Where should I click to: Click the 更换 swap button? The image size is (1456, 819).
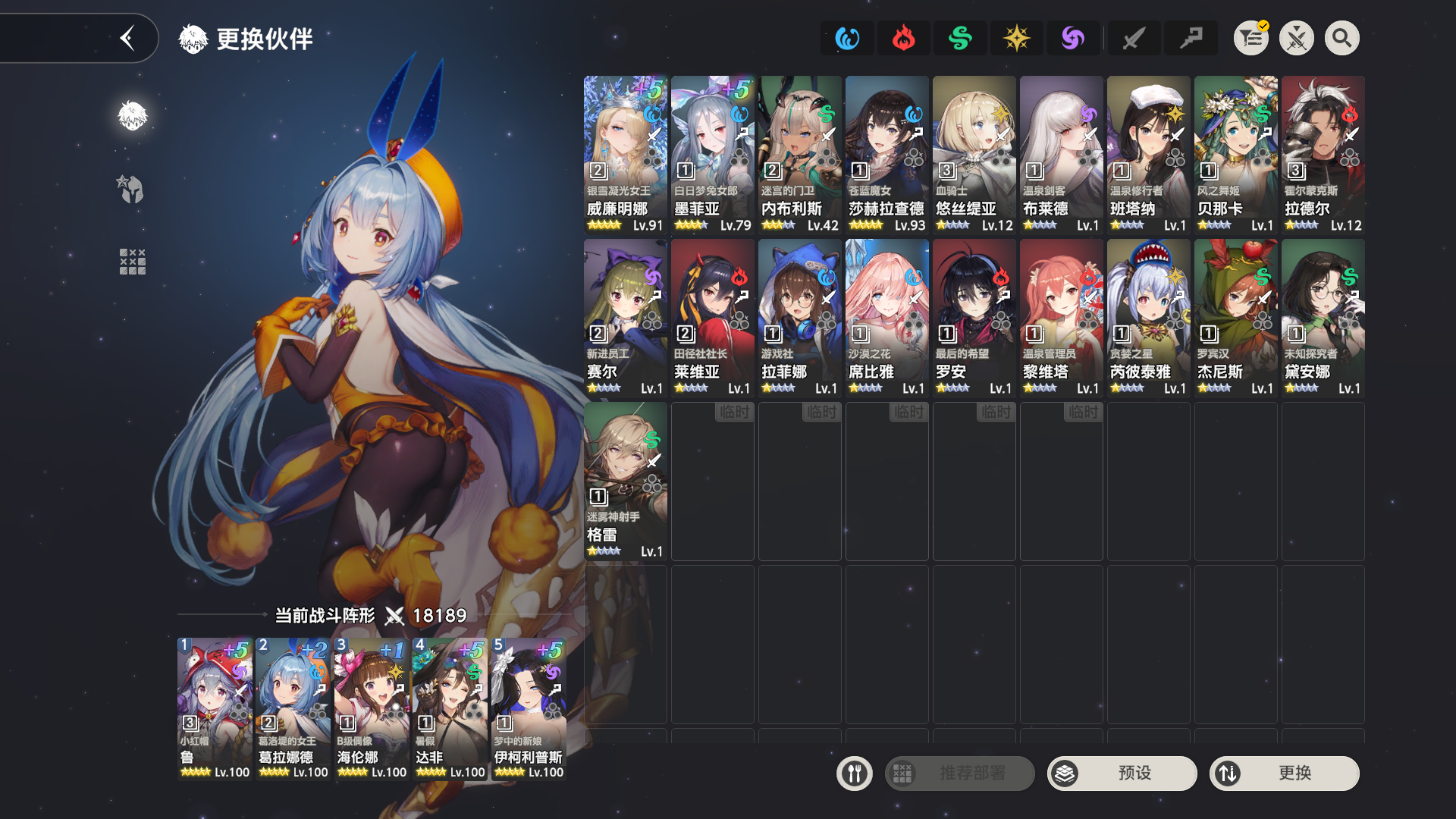point(1284,773)
